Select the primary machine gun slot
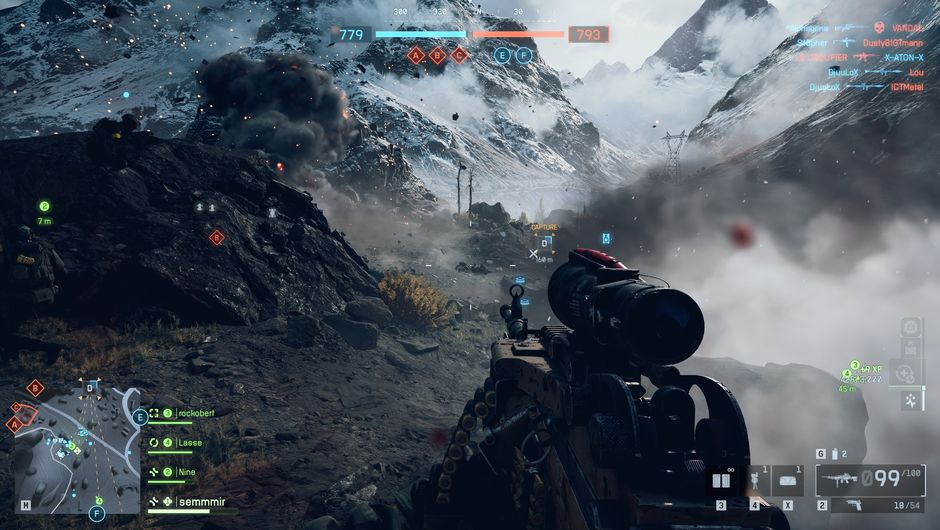 pyautogui.click(x=868, y=480)
